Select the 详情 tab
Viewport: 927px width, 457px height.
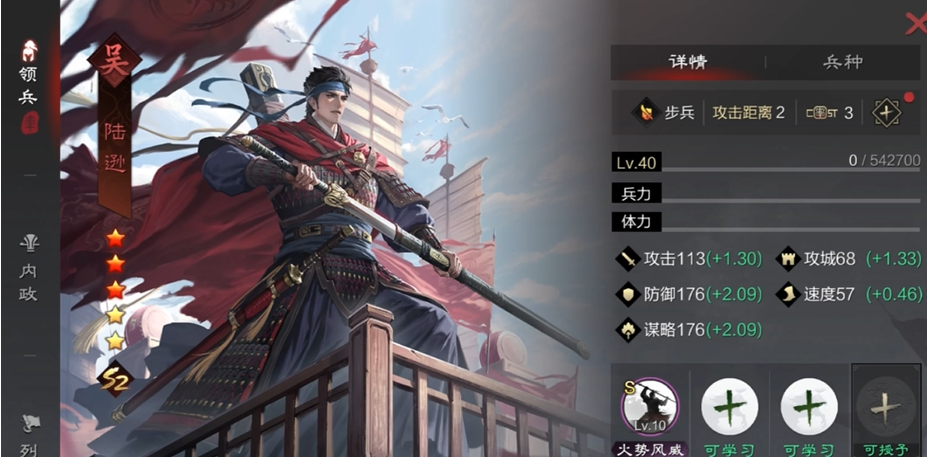[688, 62]
